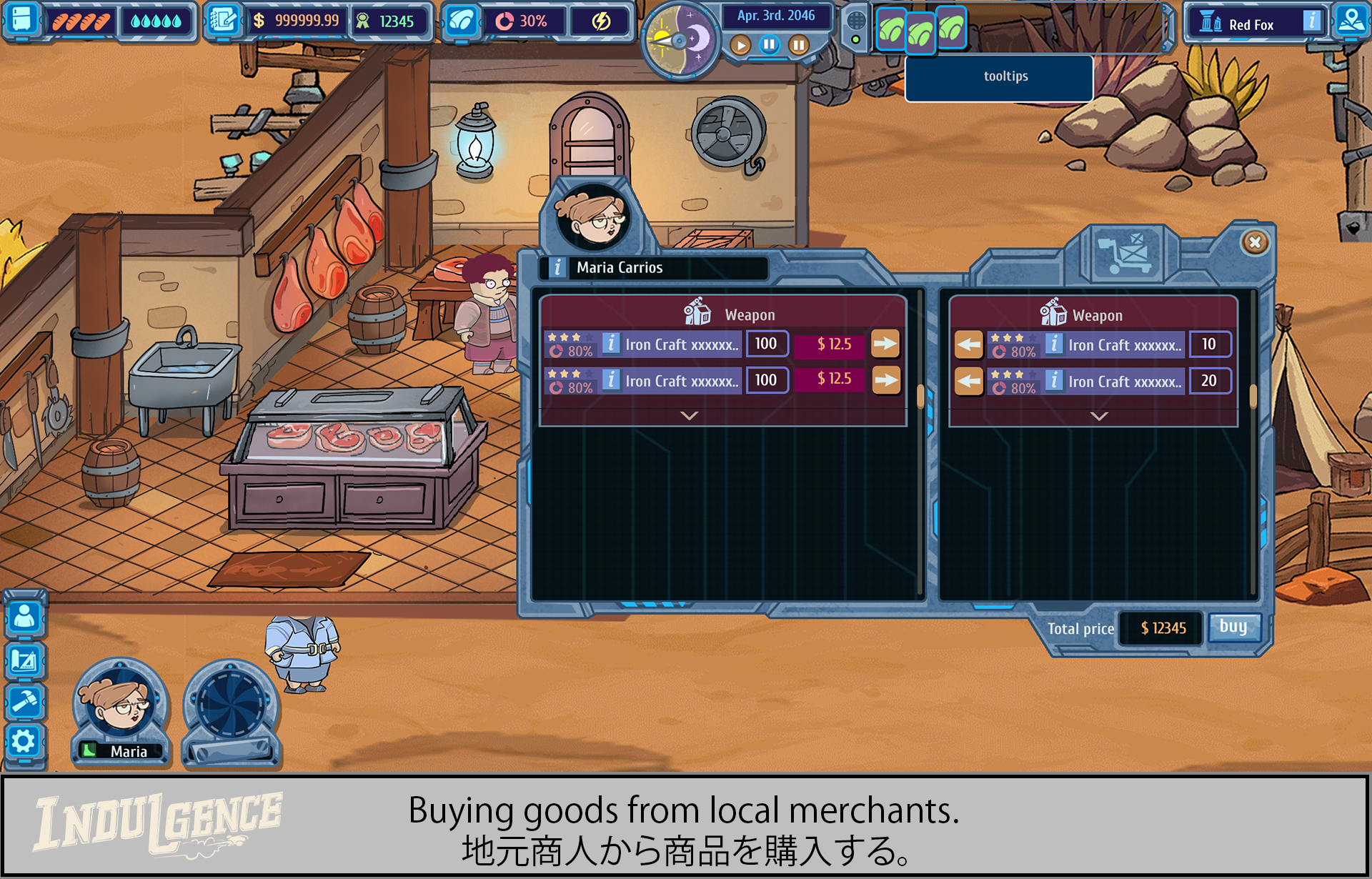This screenshot has height=879, width=1372.
Task: Confirm purchase with the buy button
Action: [x=1233, y=627]
